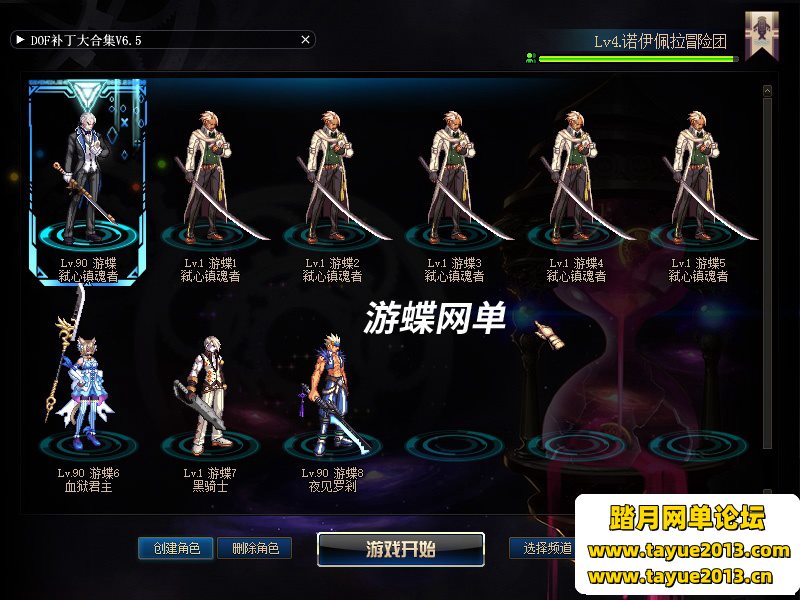800x600 pixels.
Task: Open the adventure team banner icon
Action: coord(761,36)
